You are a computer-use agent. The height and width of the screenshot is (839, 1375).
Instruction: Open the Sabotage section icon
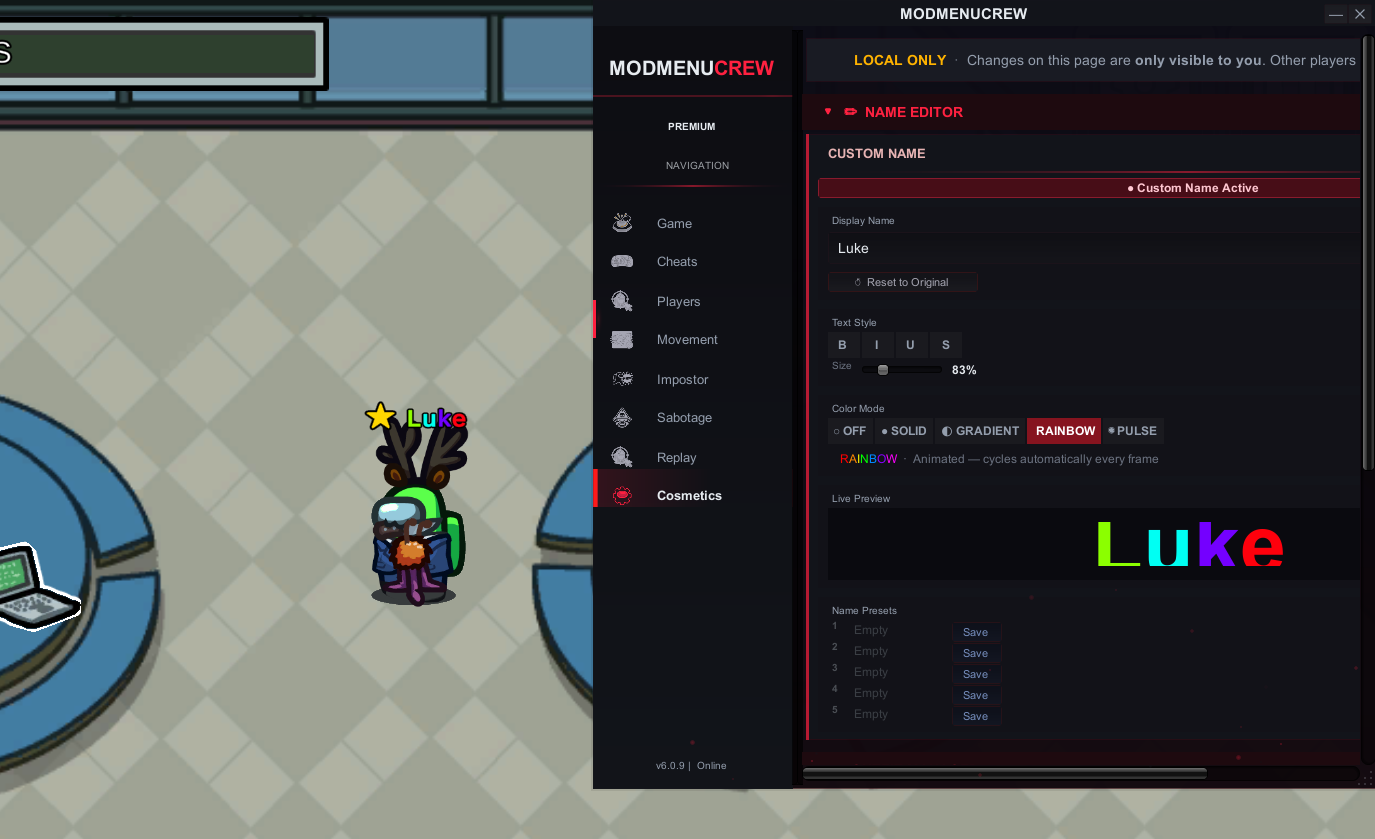(622, 417)
